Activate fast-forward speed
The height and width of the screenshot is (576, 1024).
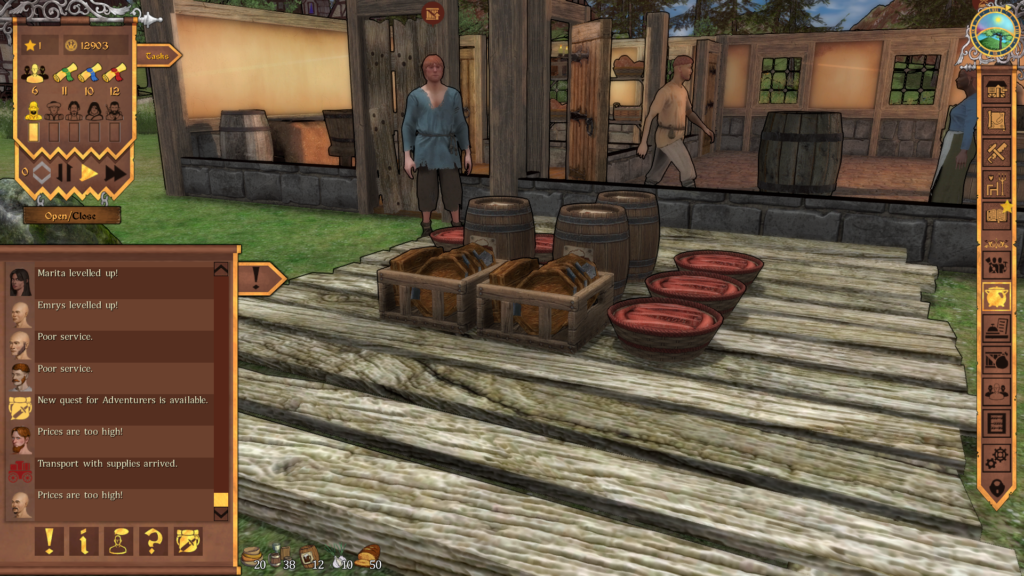click(116, 173)
